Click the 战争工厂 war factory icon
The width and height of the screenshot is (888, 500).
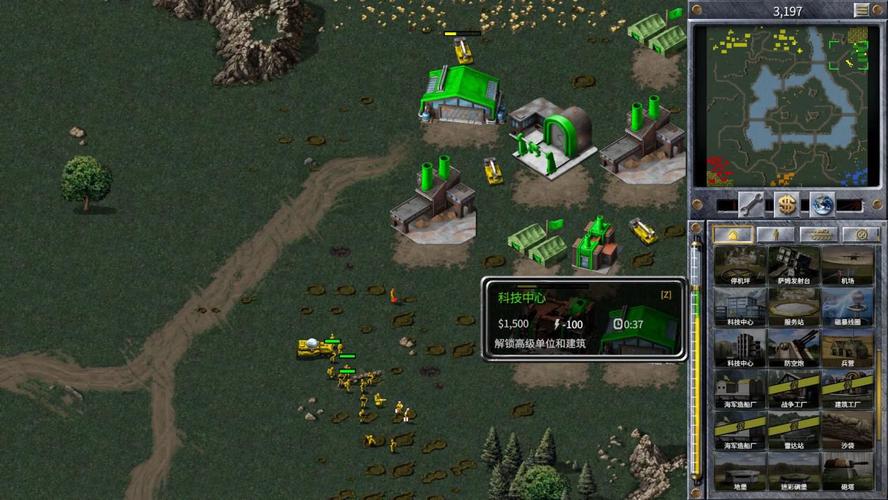point(794,390)
